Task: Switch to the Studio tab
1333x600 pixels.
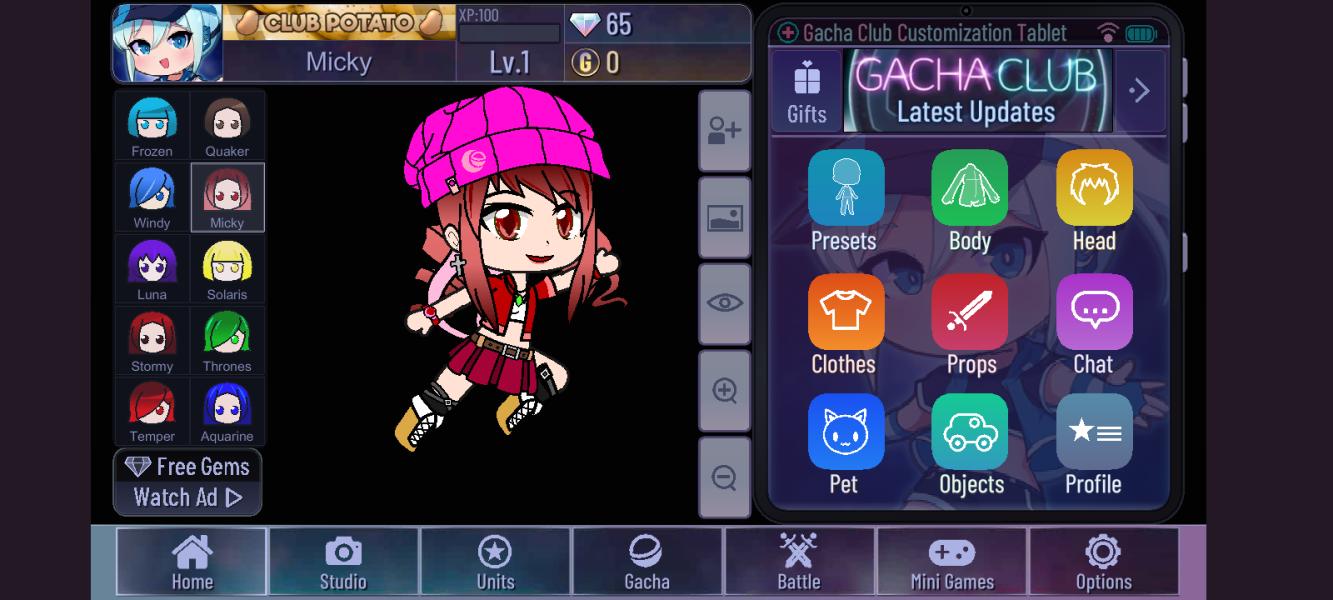Action: pyautogui.click(x=343, y=562)
